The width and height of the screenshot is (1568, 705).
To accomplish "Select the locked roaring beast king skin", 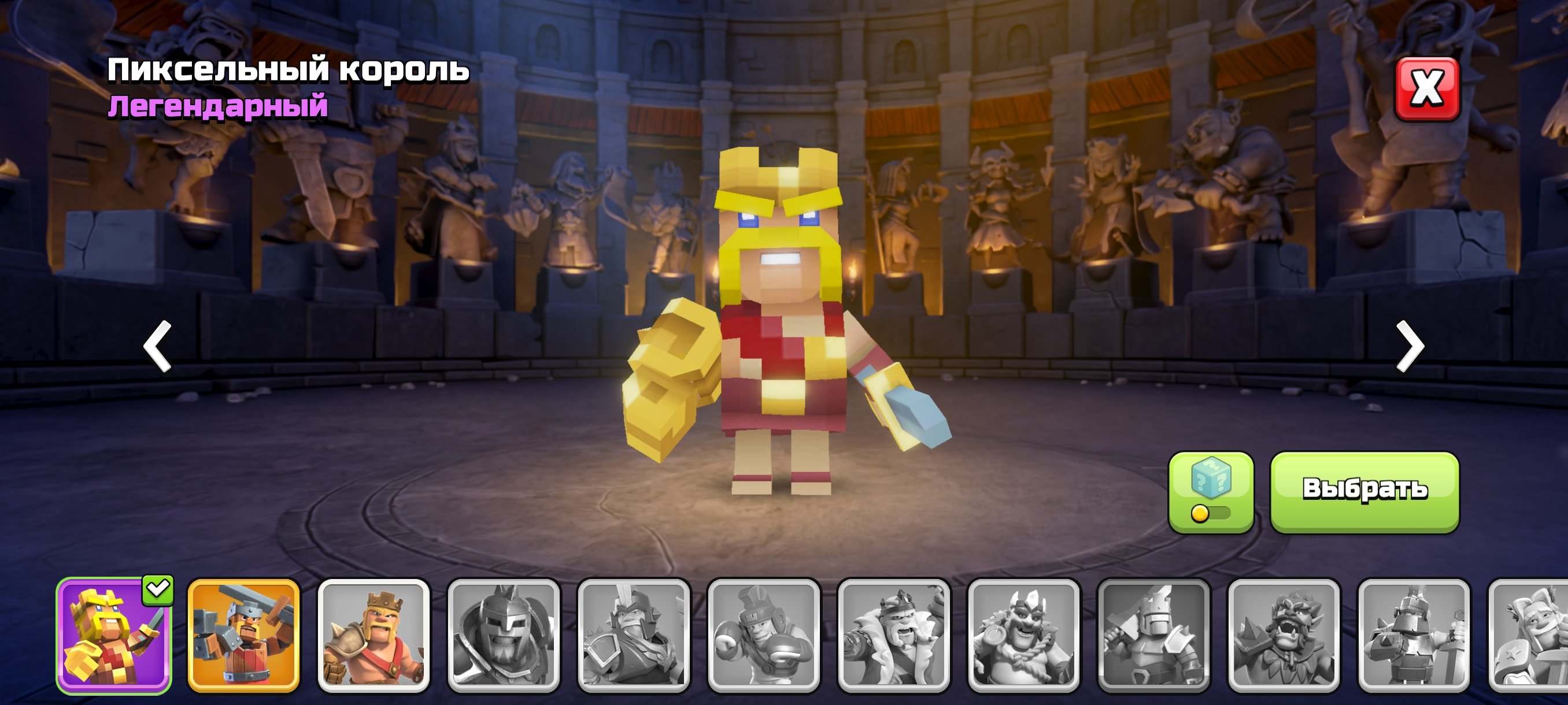I will tap(1284, 635).
